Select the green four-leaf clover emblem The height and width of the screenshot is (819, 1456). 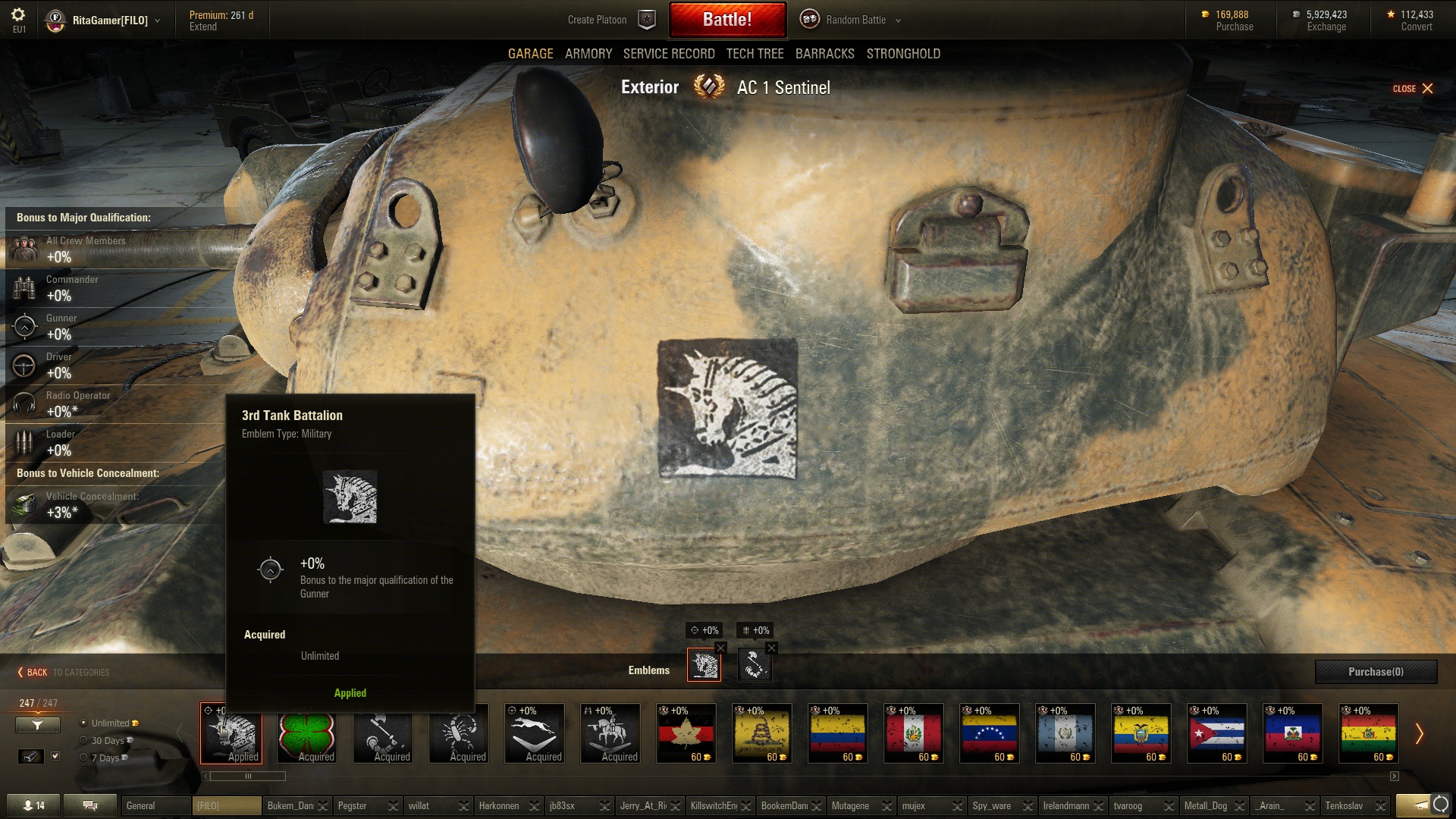tap(307, 733)
